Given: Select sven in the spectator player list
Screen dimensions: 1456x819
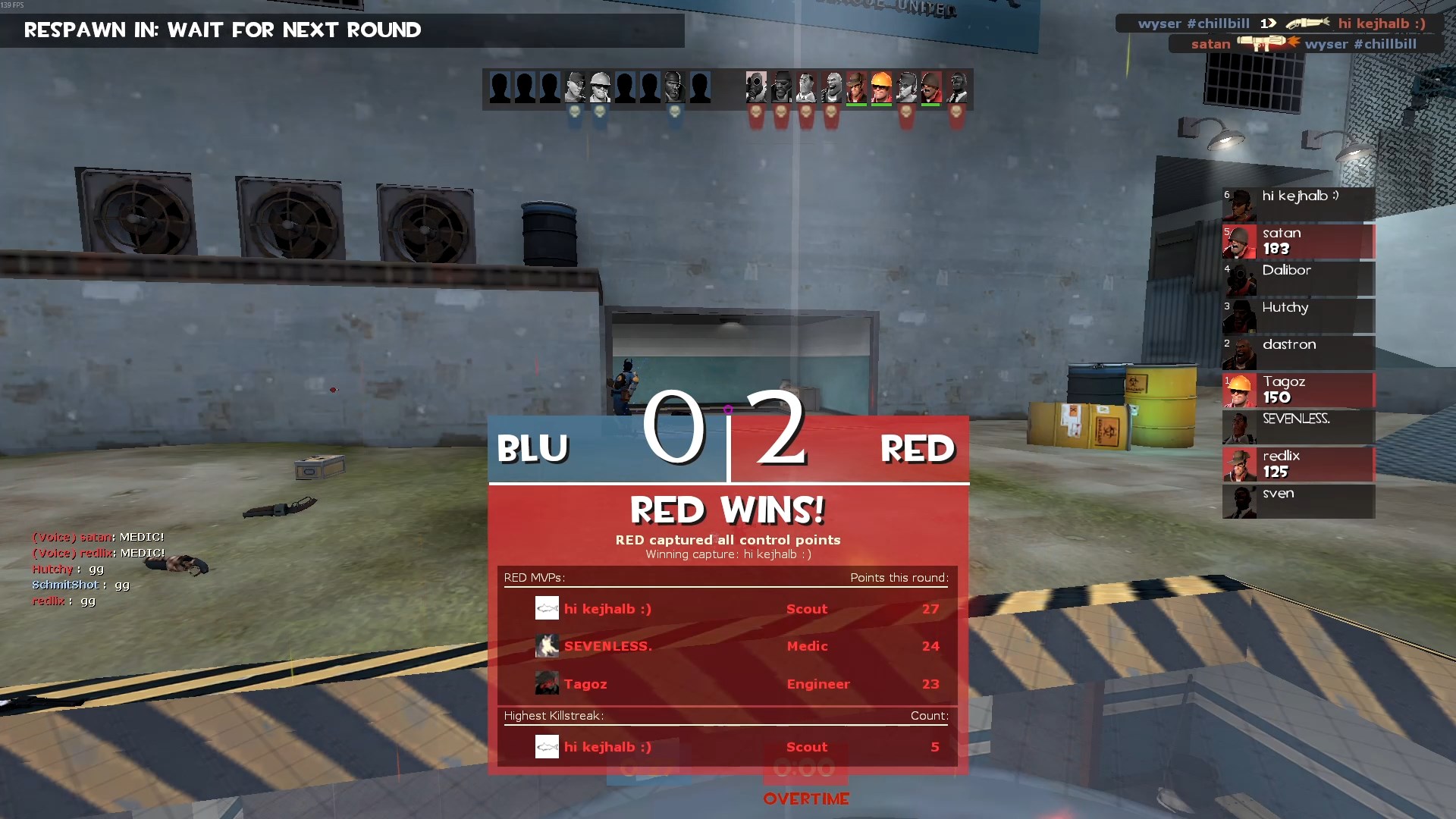Looking at the screenshot, I should click(1298, 501).
